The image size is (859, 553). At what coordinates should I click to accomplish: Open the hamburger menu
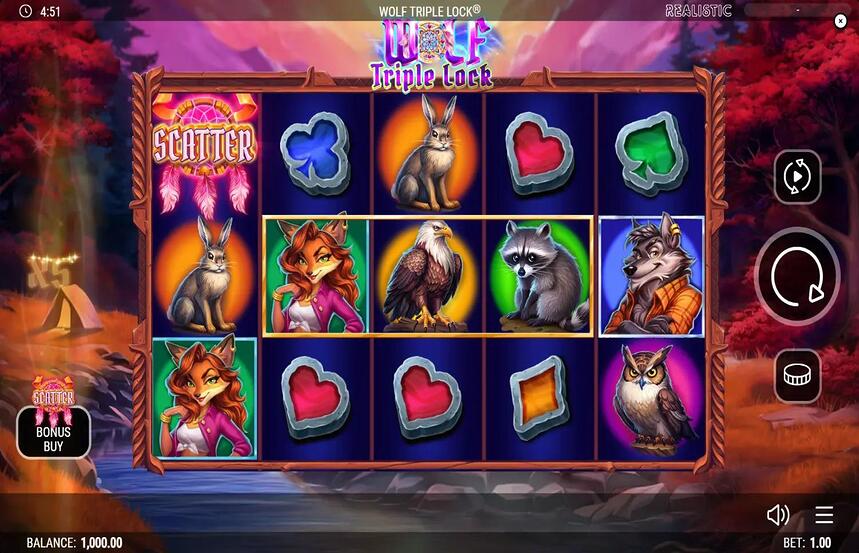[x=823, y=515]
